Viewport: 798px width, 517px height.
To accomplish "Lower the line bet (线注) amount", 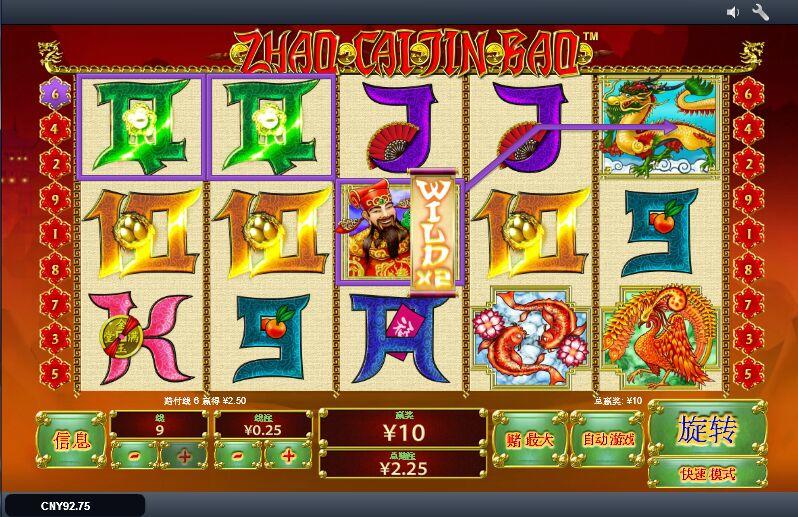I will pyautogui.click(x=238, y=456).
